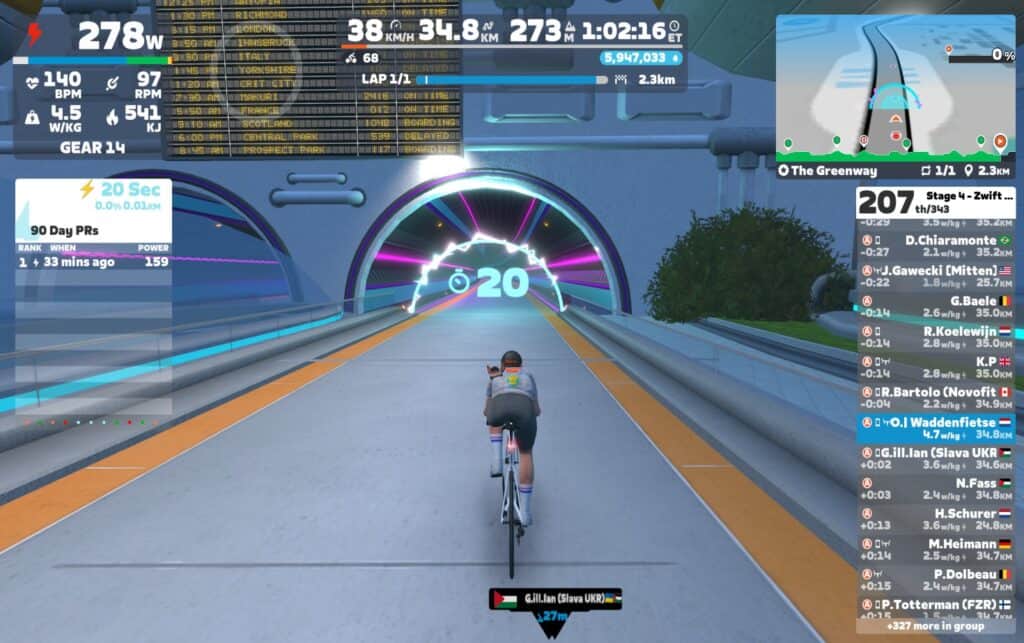Select D.Chiaramonte in the nearby riders list
Image resolution: width=1024 pixels, height=643 pixels.
[x=935, y=246]
